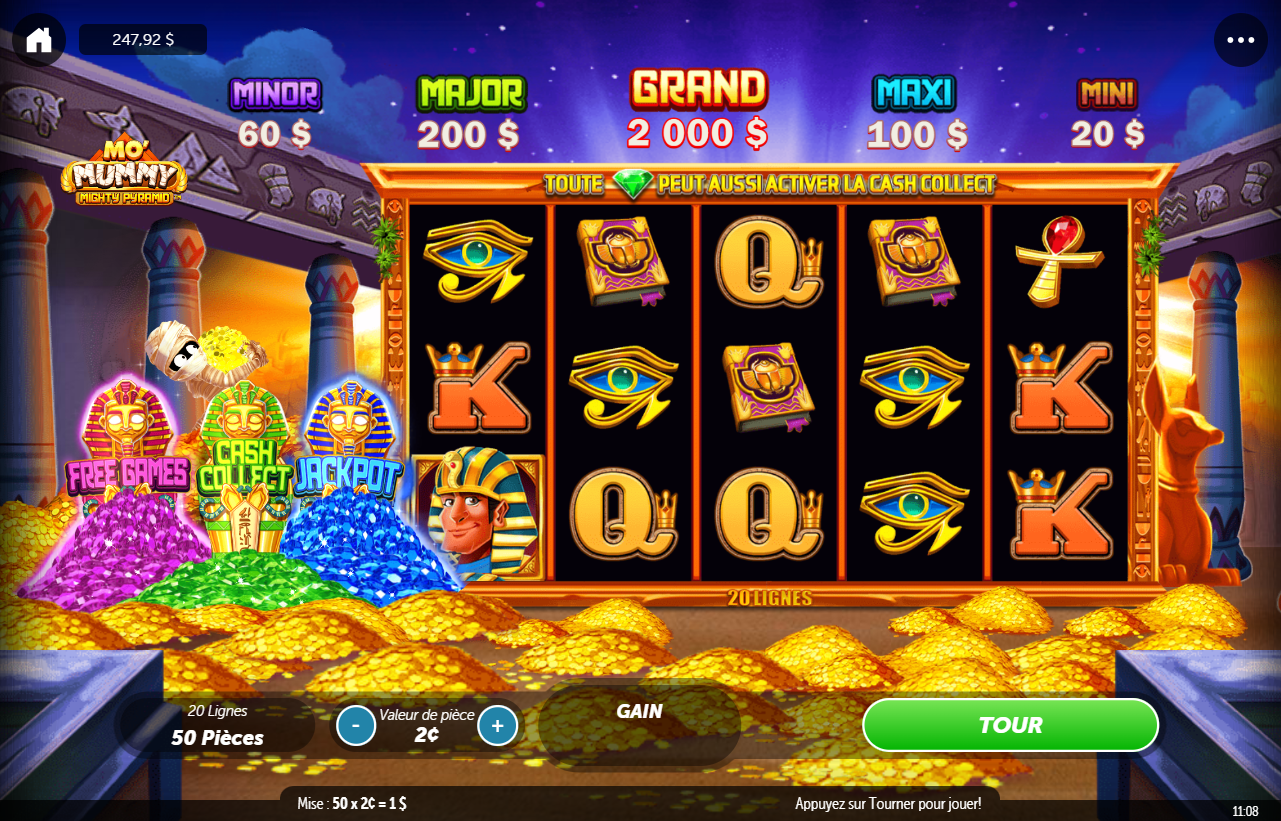Viewport: 1281px width, 821px height.
Task: Spin the reels with the green TOUR button
Action: click(x=1010, y=725)
